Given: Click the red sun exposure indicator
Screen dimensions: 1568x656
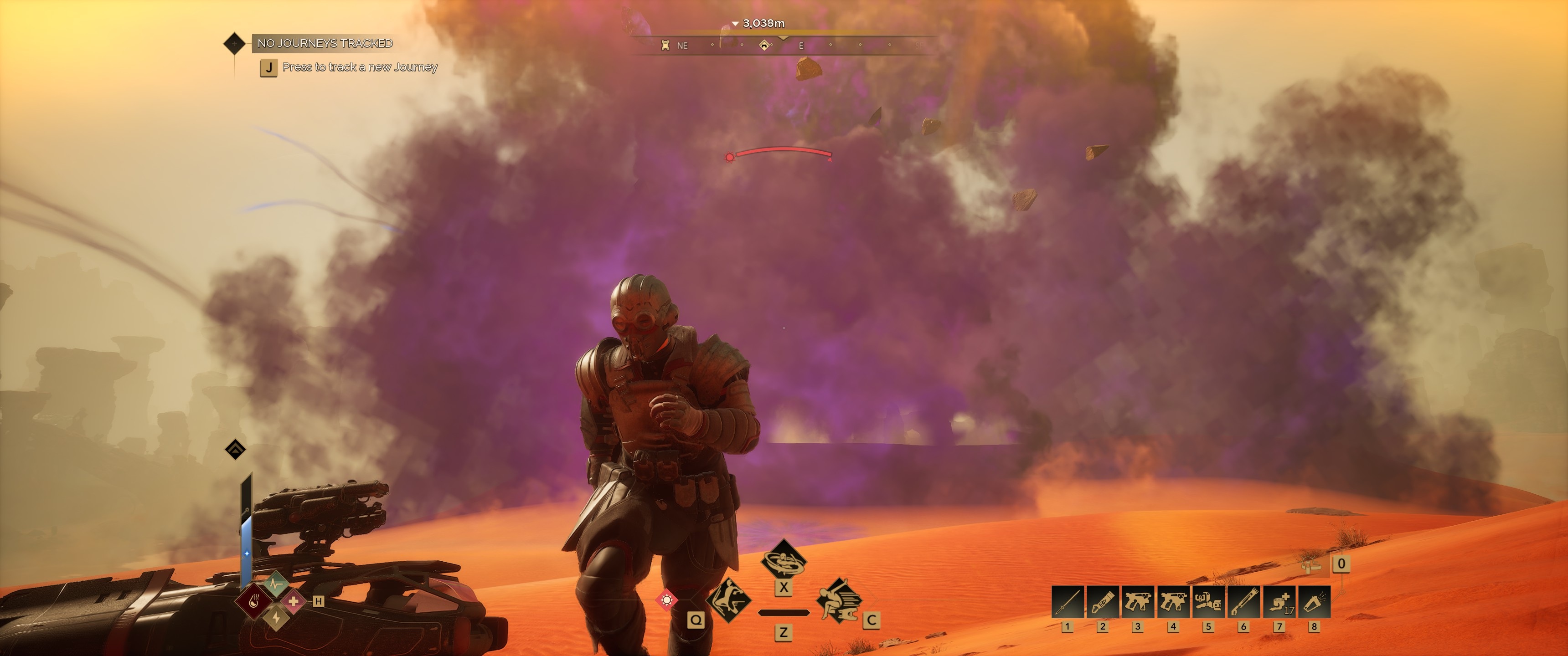Looking at the screenshot, I should click(666, 600).
